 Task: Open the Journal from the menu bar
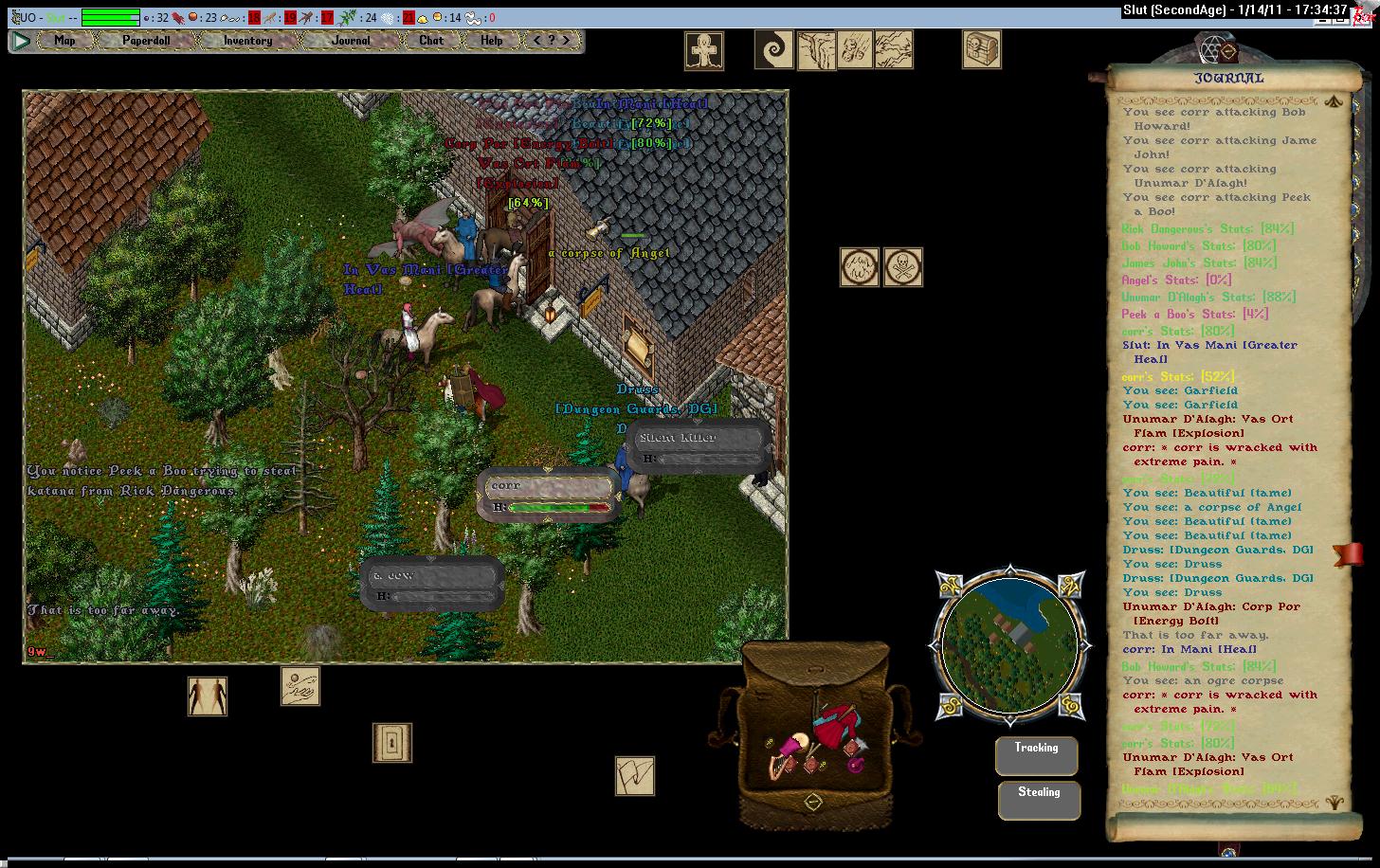pos(351,41)
